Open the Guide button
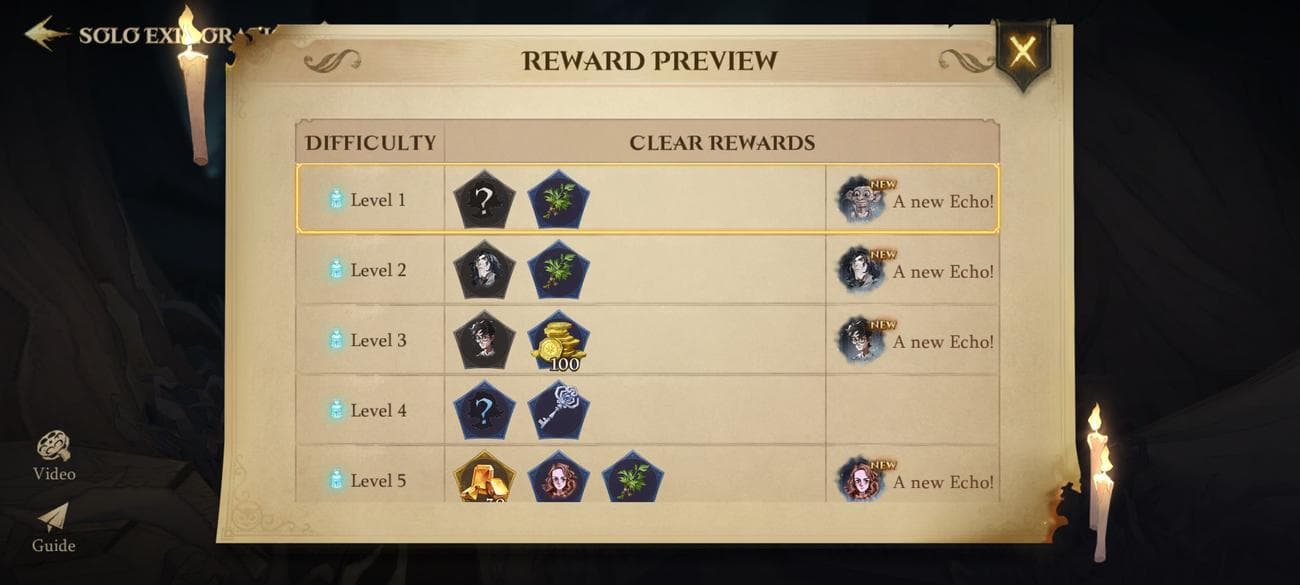 [54, 527]
